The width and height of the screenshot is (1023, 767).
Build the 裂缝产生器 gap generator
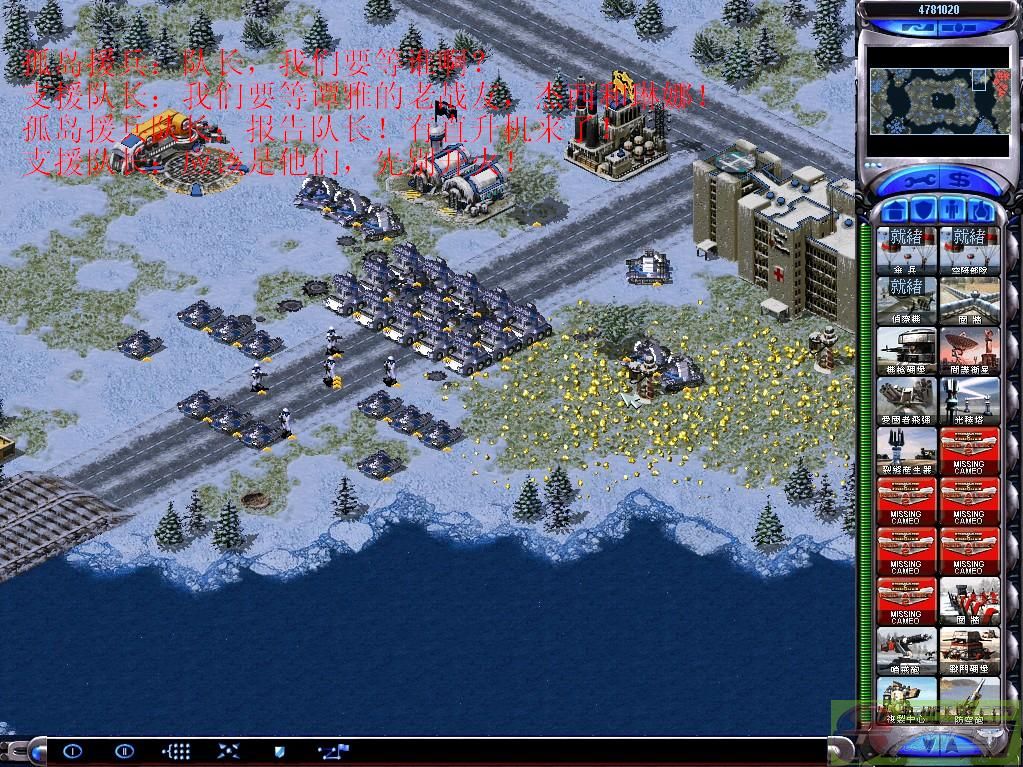pos(906,451)
